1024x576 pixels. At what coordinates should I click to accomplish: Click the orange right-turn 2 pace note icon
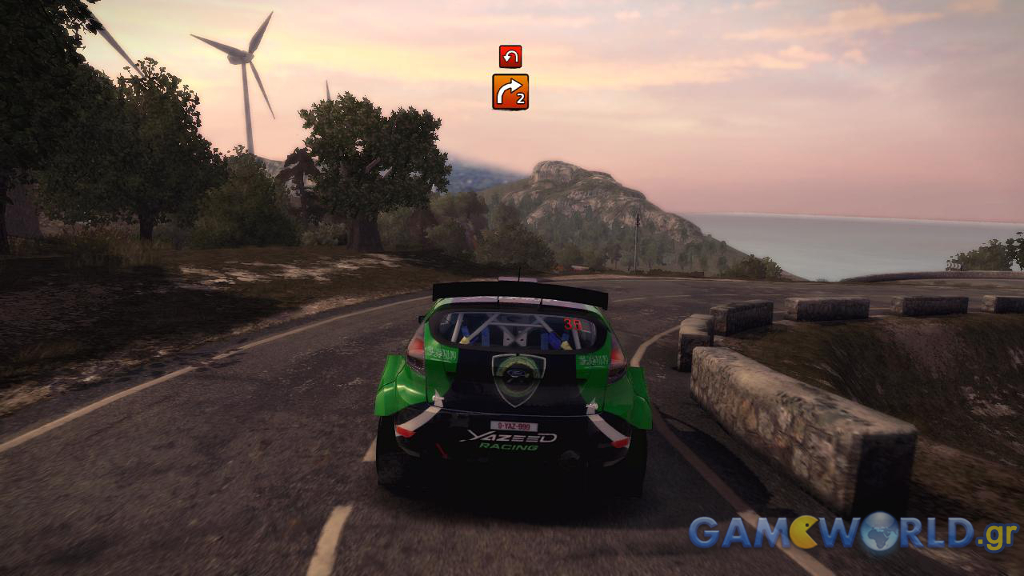pos(510,92)
